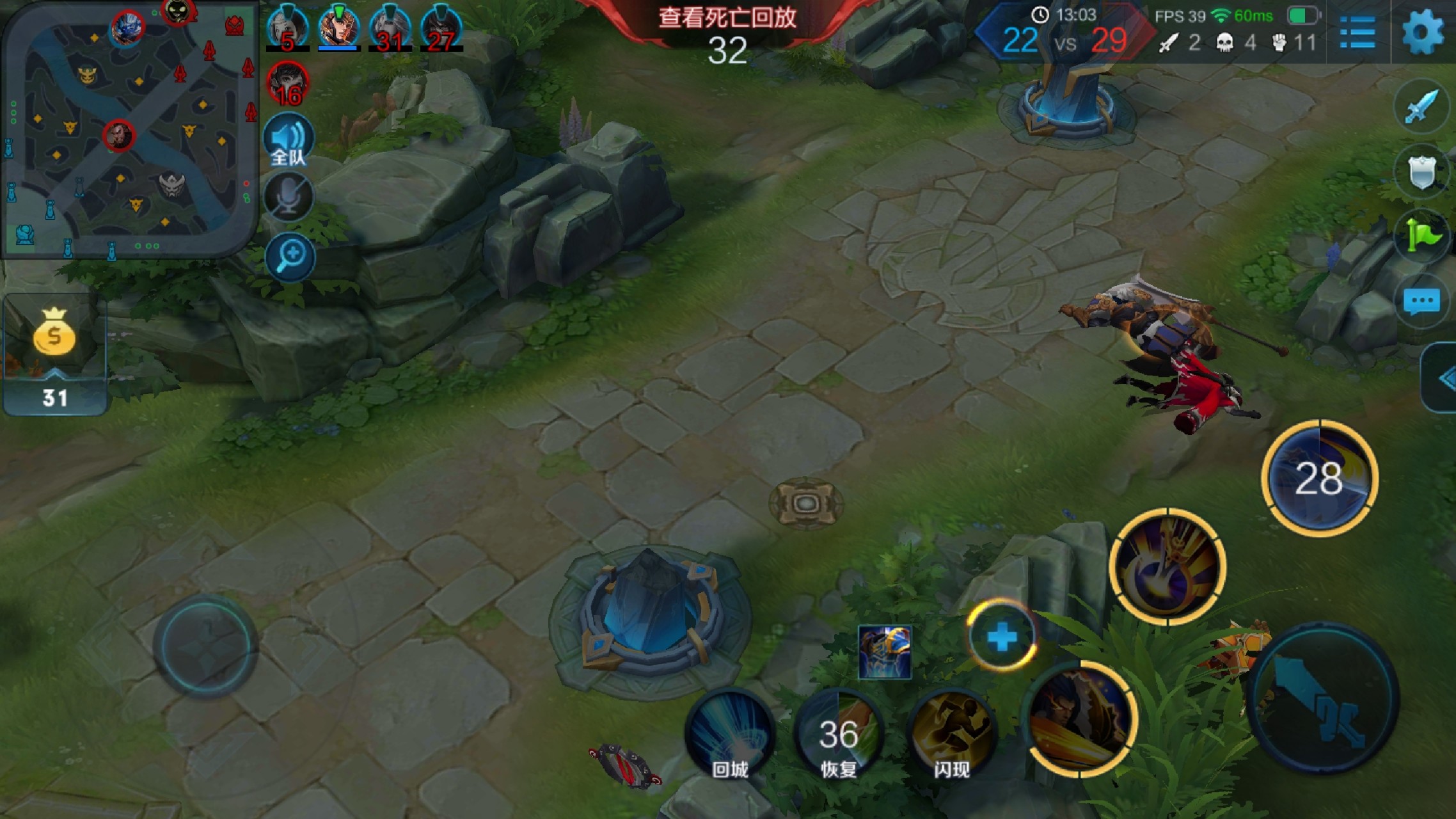Open the minimap
Screen dimensions: 1456x819
pos(128,128)
